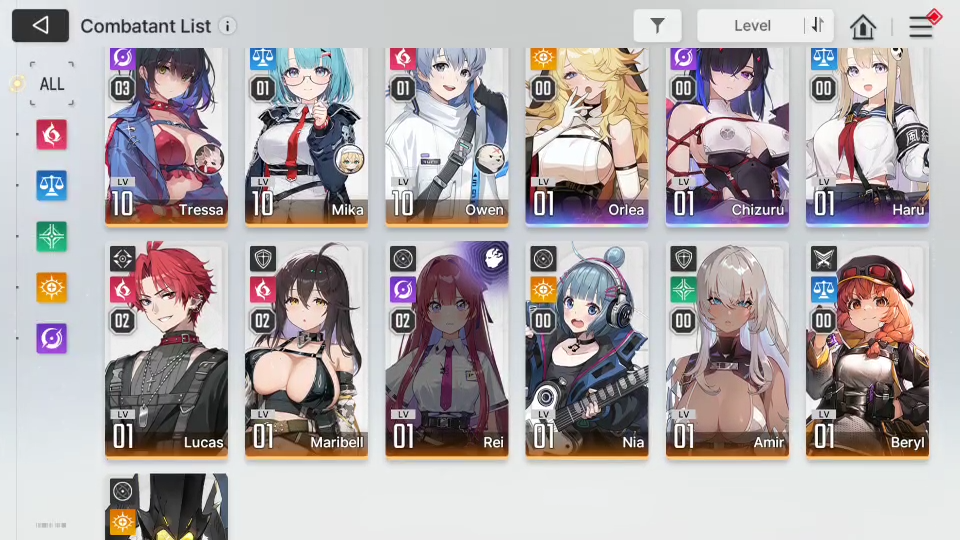This screenshot has width=960, height=540.
Task: Filter by the blue scales attribute
Action: tap(52, 185)
